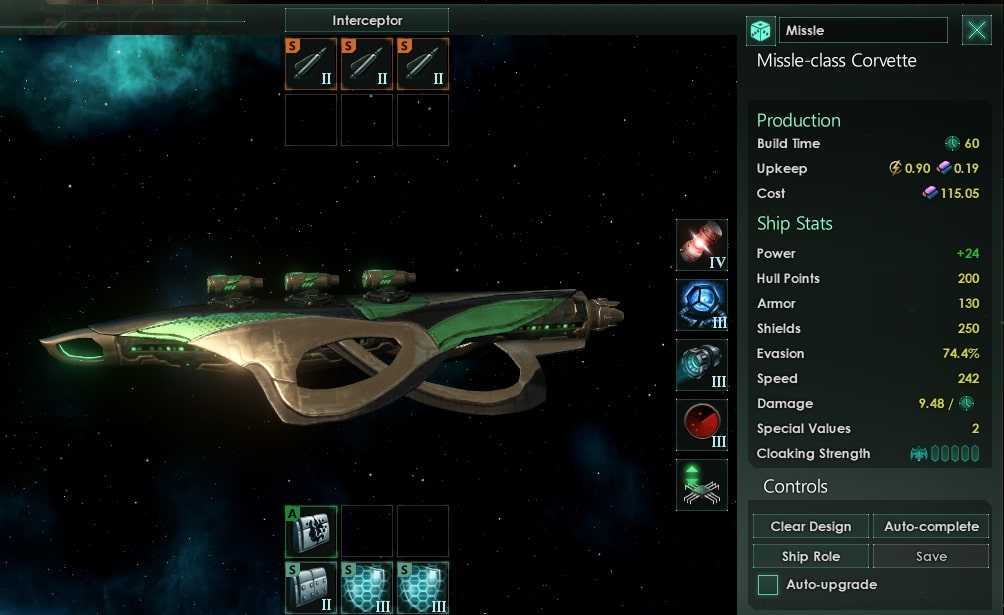The height and width of the screenshot is (615, 1004).
Task: Open the Interceptor section selector
Action: [366, 21]
